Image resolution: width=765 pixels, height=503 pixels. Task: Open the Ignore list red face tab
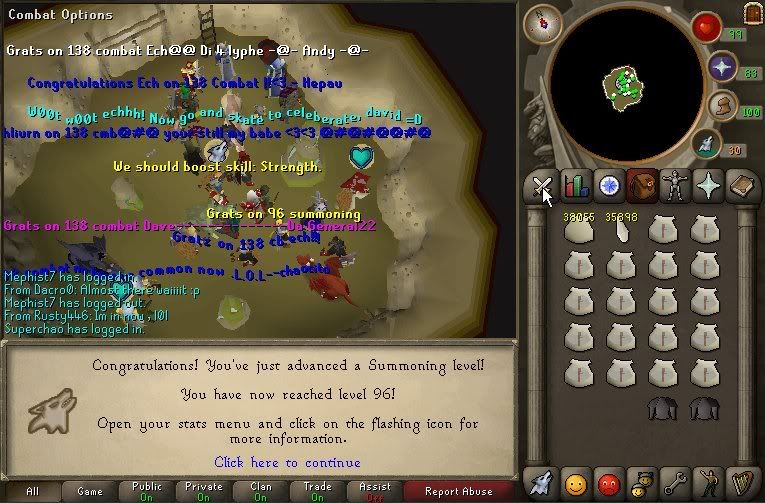click(x=608, y=484)
